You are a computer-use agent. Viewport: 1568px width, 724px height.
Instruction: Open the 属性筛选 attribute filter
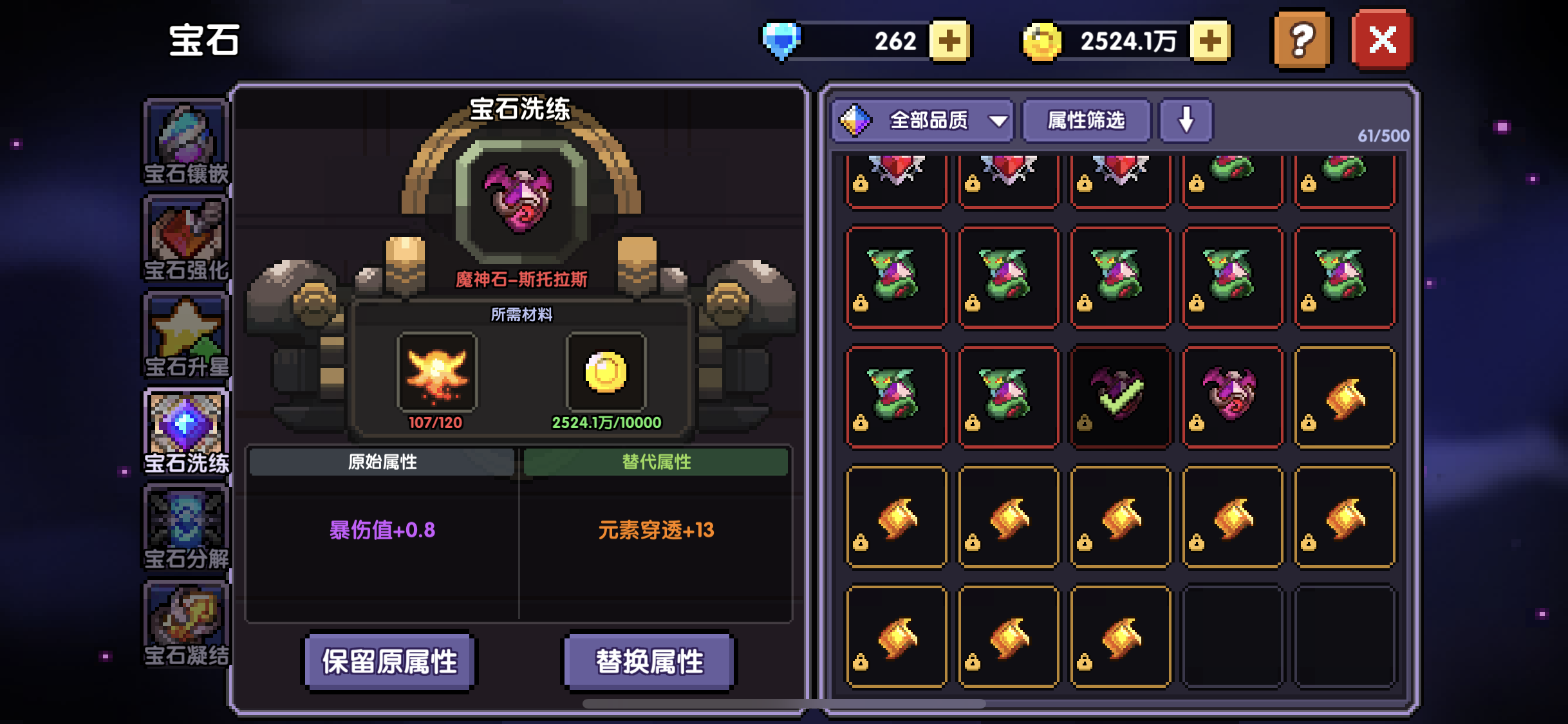[x=1086, y=122]
